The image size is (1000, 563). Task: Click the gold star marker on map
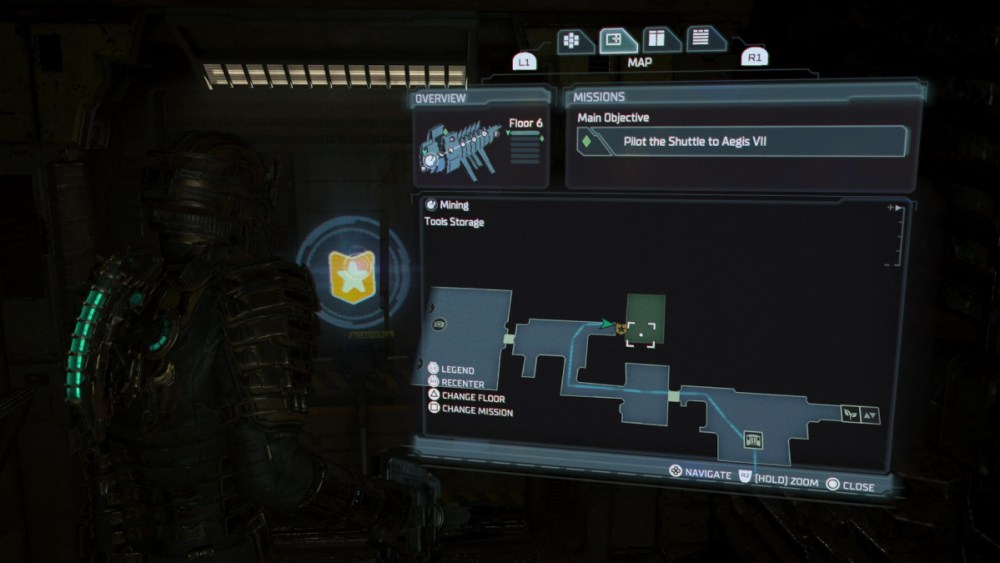(x=621, y=327)
